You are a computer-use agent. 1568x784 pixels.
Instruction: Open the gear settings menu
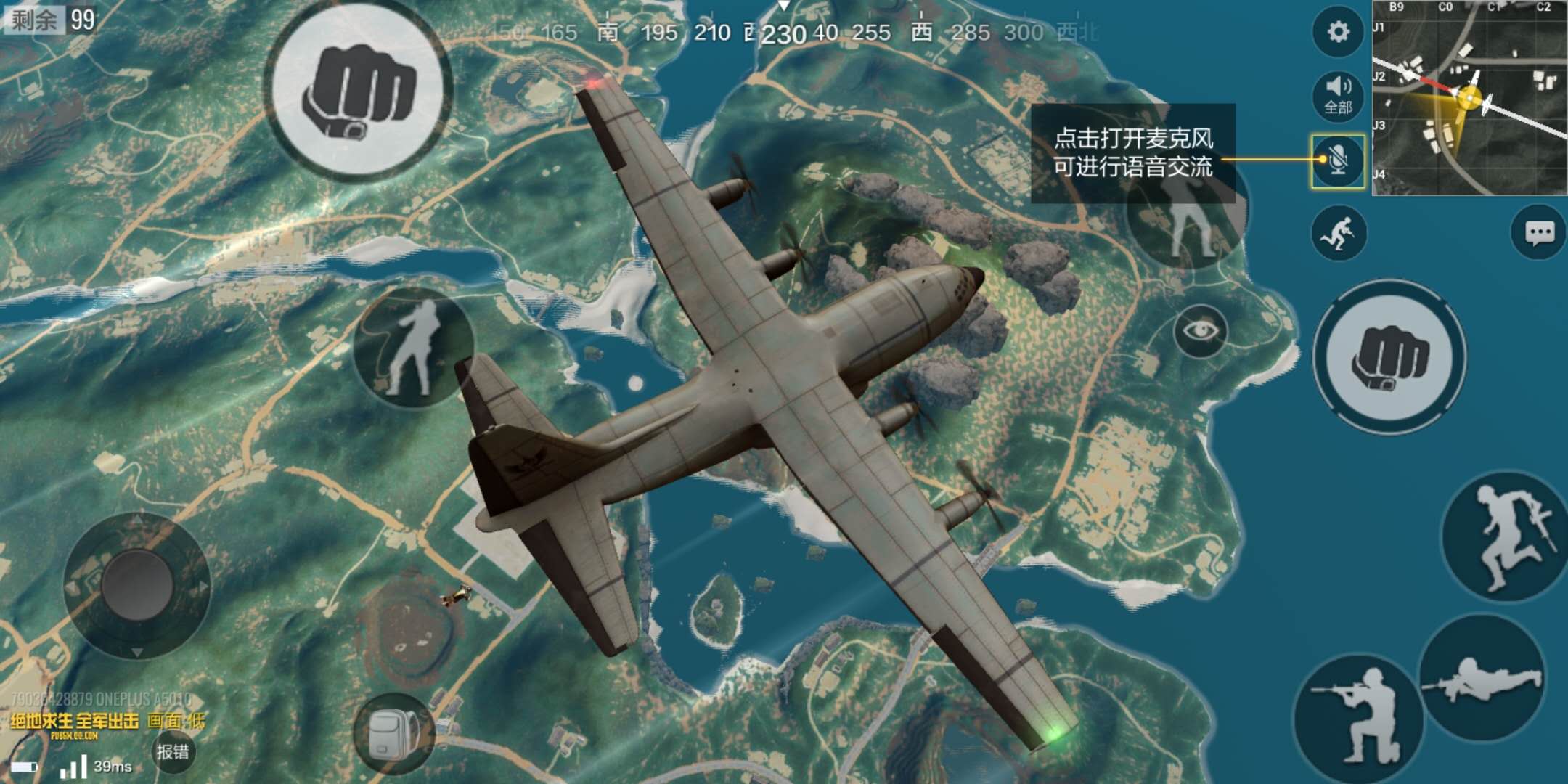pos(1338,32)
